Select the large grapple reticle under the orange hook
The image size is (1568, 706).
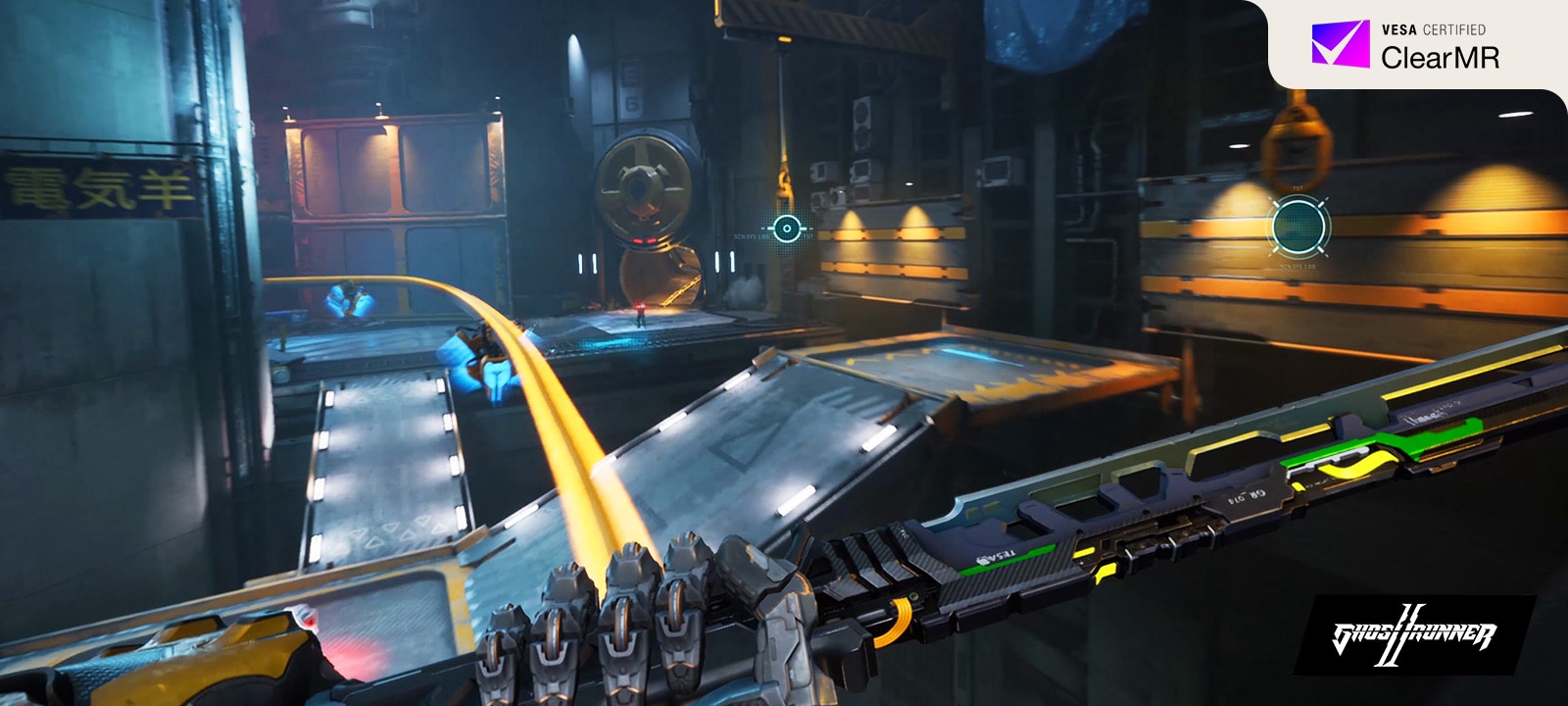[1299, 227]
